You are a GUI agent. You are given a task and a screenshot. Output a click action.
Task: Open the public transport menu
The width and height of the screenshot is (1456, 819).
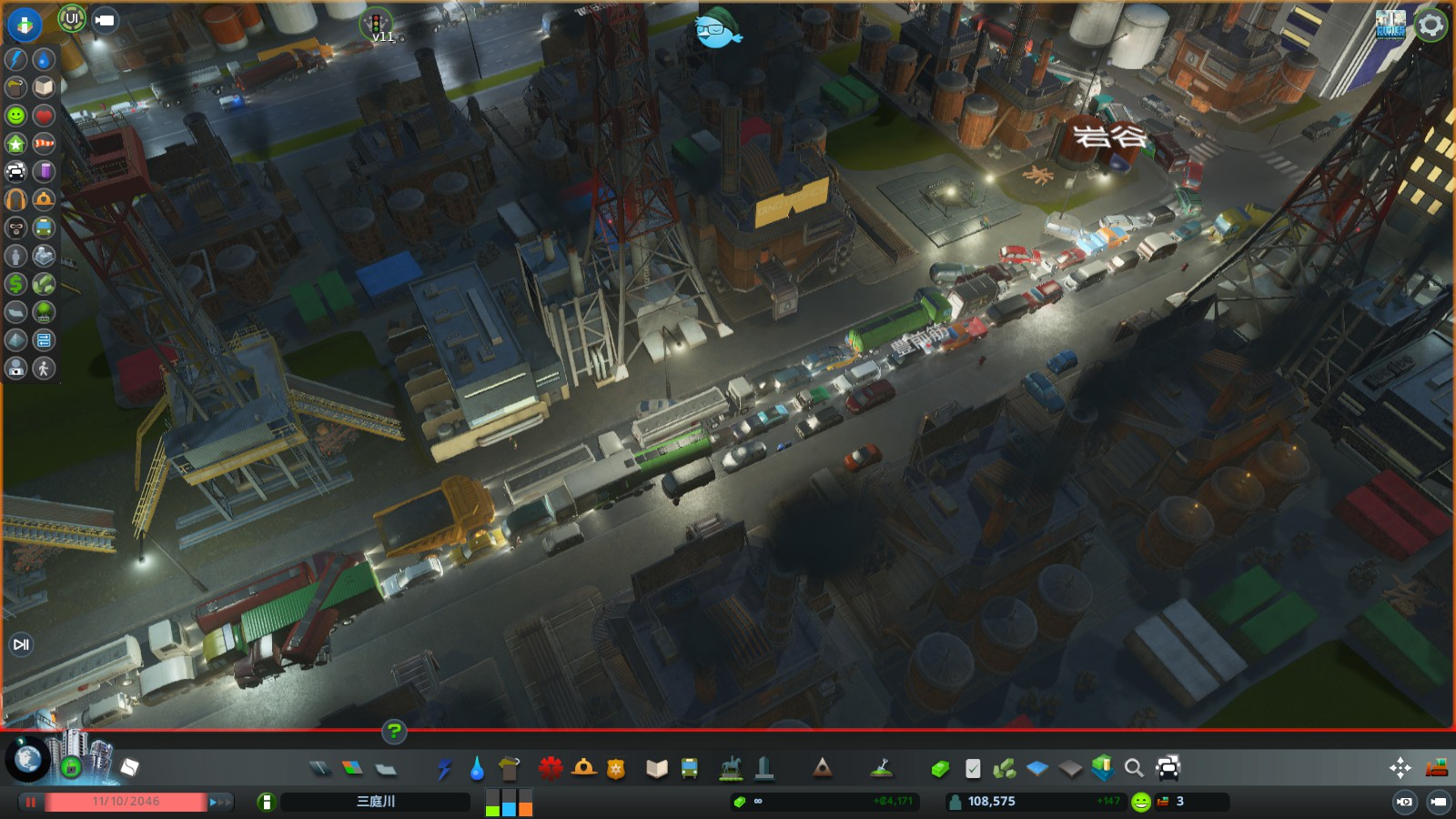coord(690,769)
